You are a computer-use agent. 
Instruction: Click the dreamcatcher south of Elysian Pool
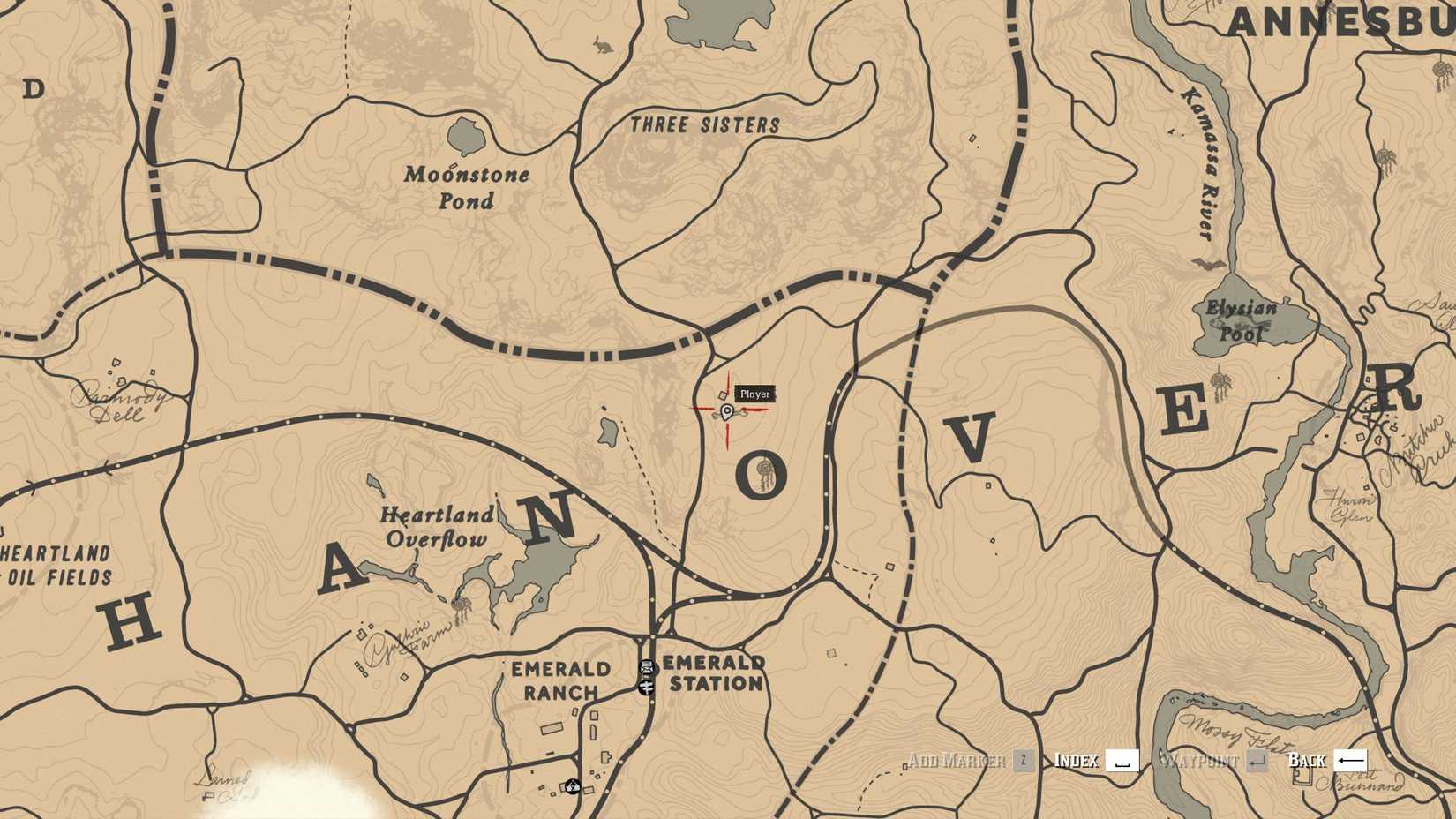[1220, 380]
